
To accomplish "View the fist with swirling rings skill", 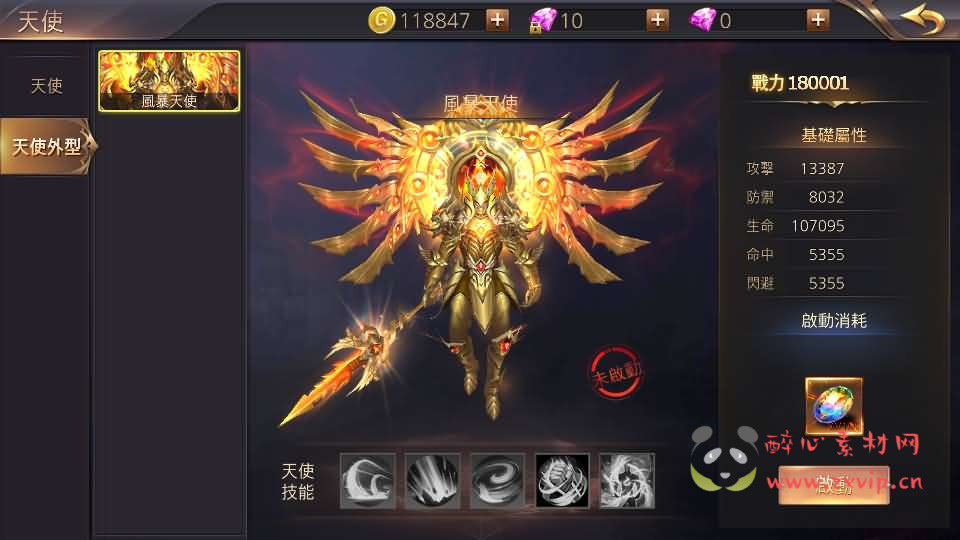I will pos(562,481).
